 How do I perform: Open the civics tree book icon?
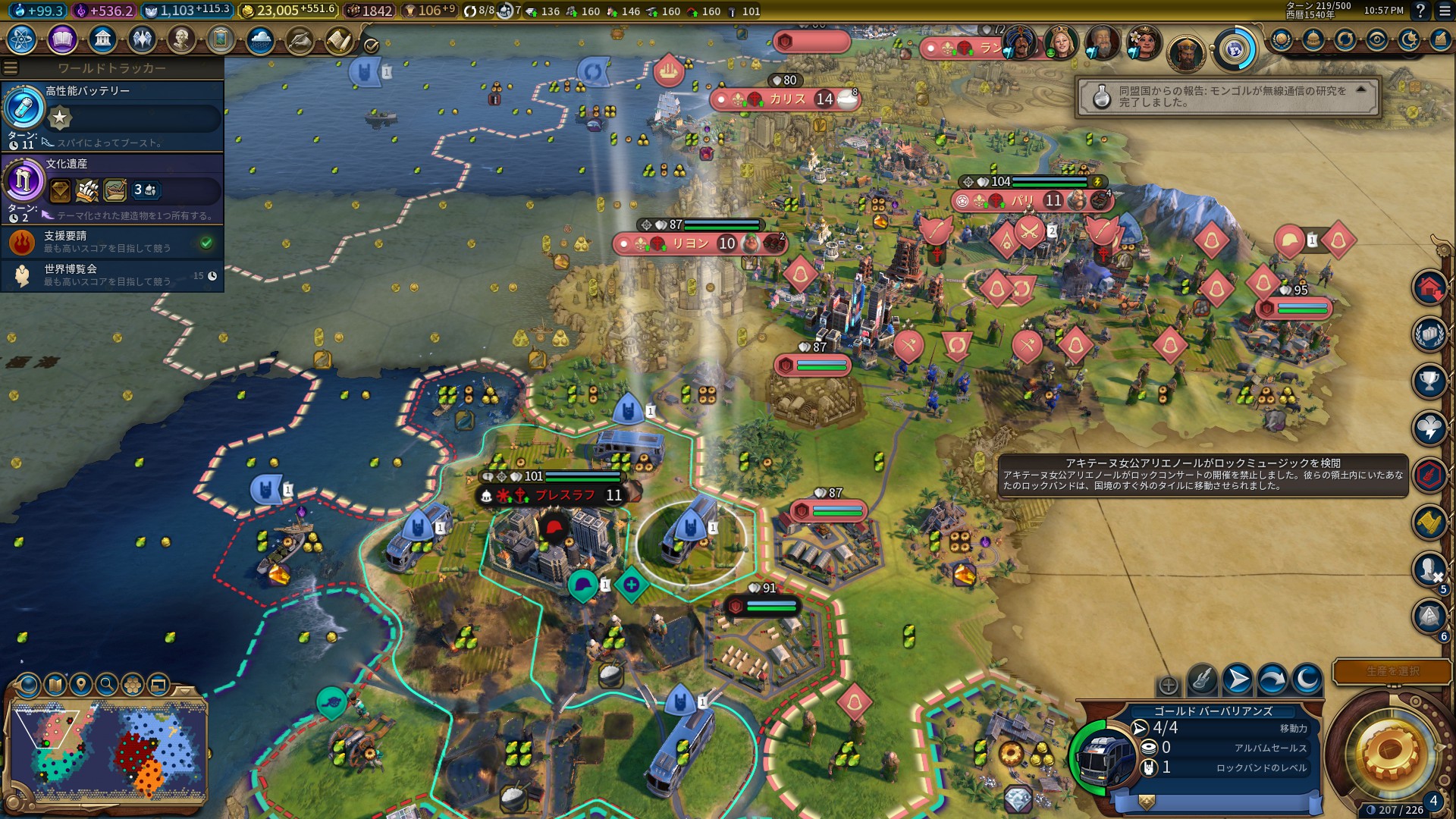pos(62,39)
